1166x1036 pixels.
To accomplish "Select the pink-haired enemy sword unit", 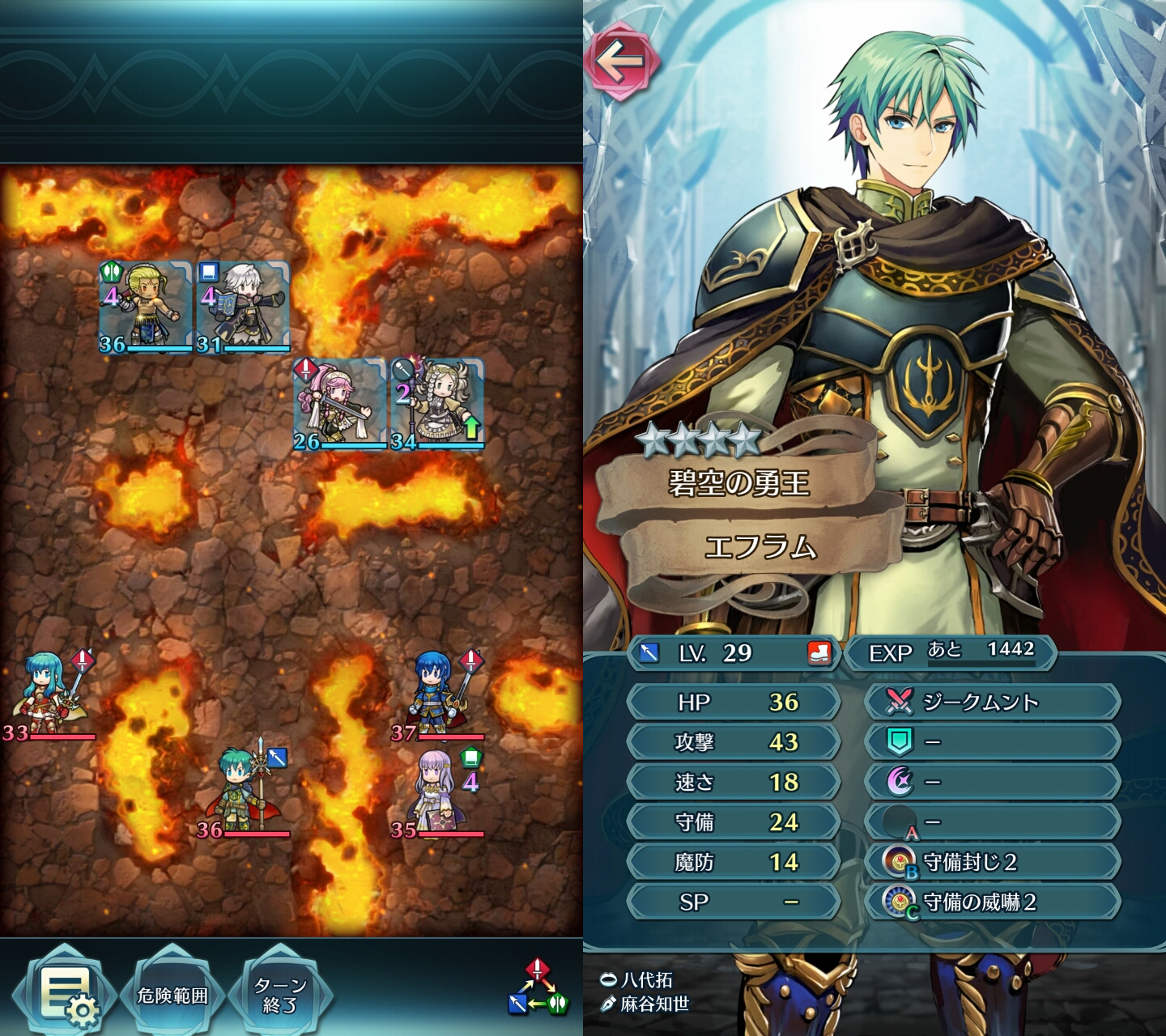I will (340, 405).
